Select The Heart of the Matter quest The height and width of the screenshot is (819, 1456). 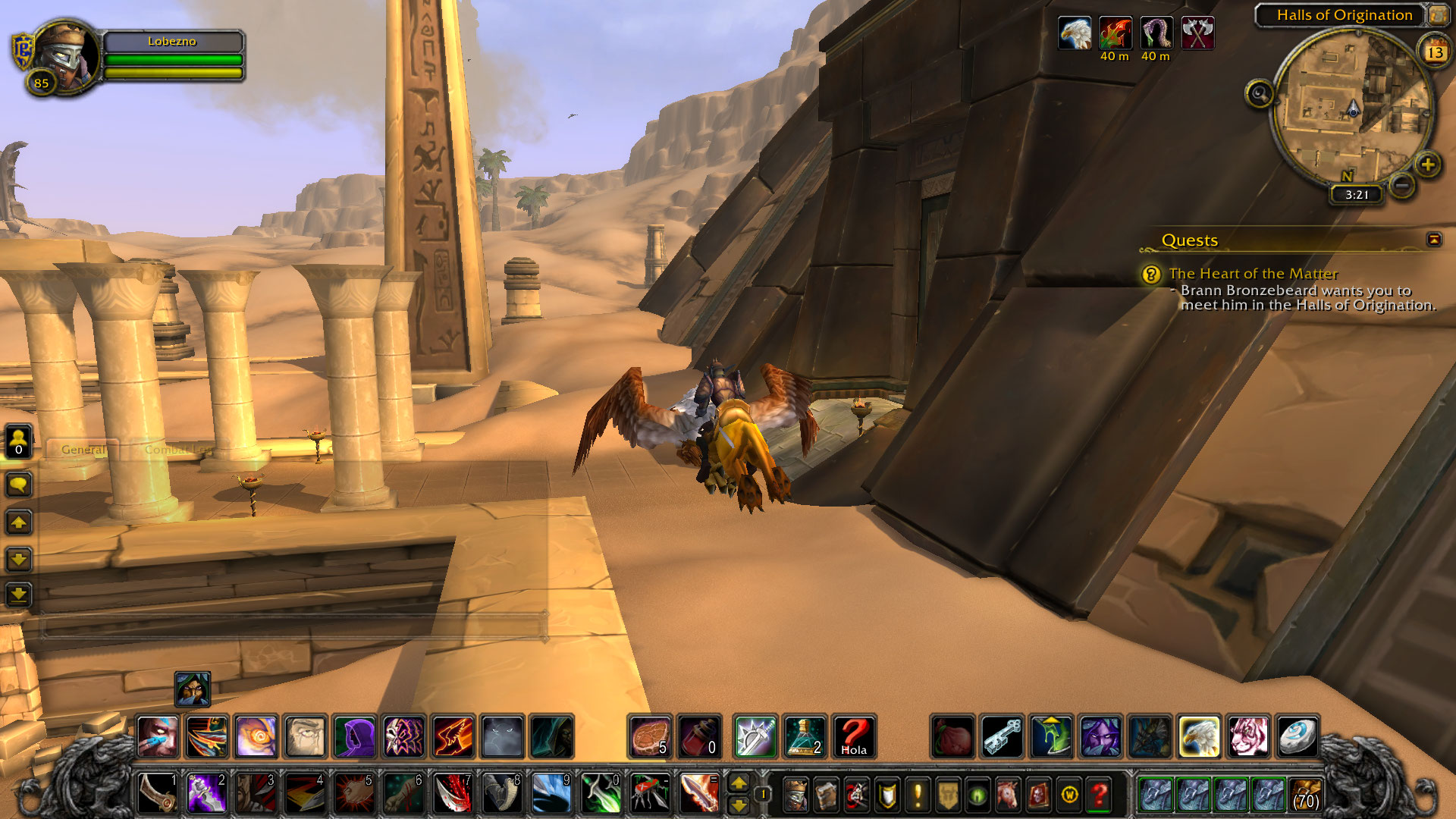[1253, 274]
